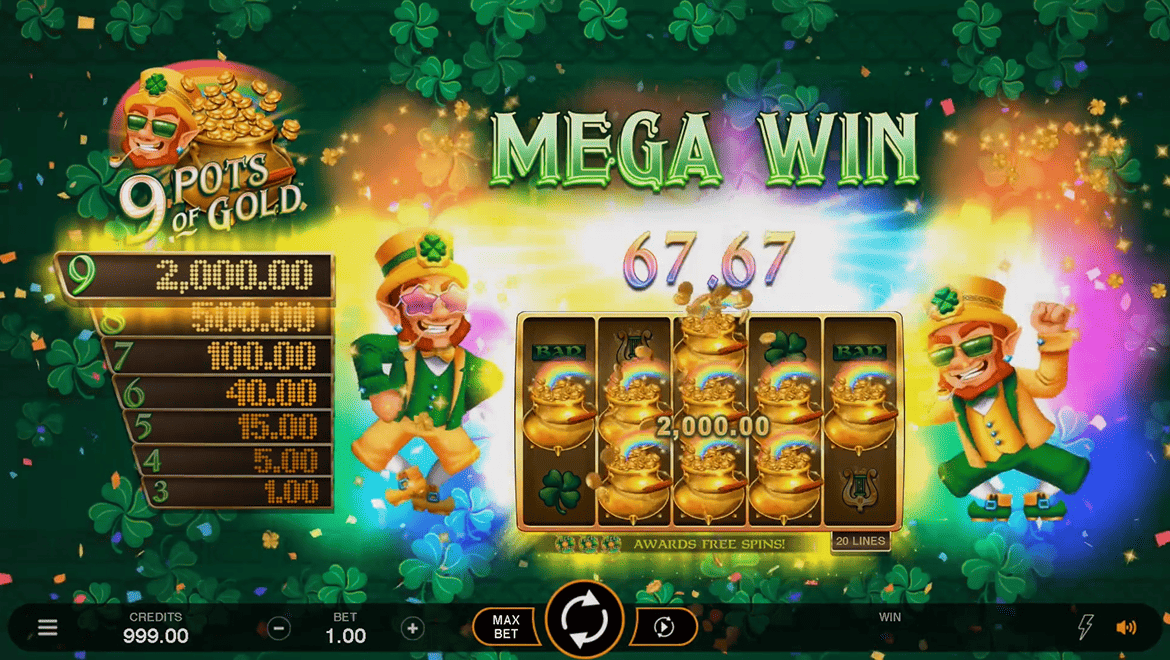Screen dimensions: 1170x660
Task: Toggle quick spin lightning bolt
Action: click(x=1085, y=627)
